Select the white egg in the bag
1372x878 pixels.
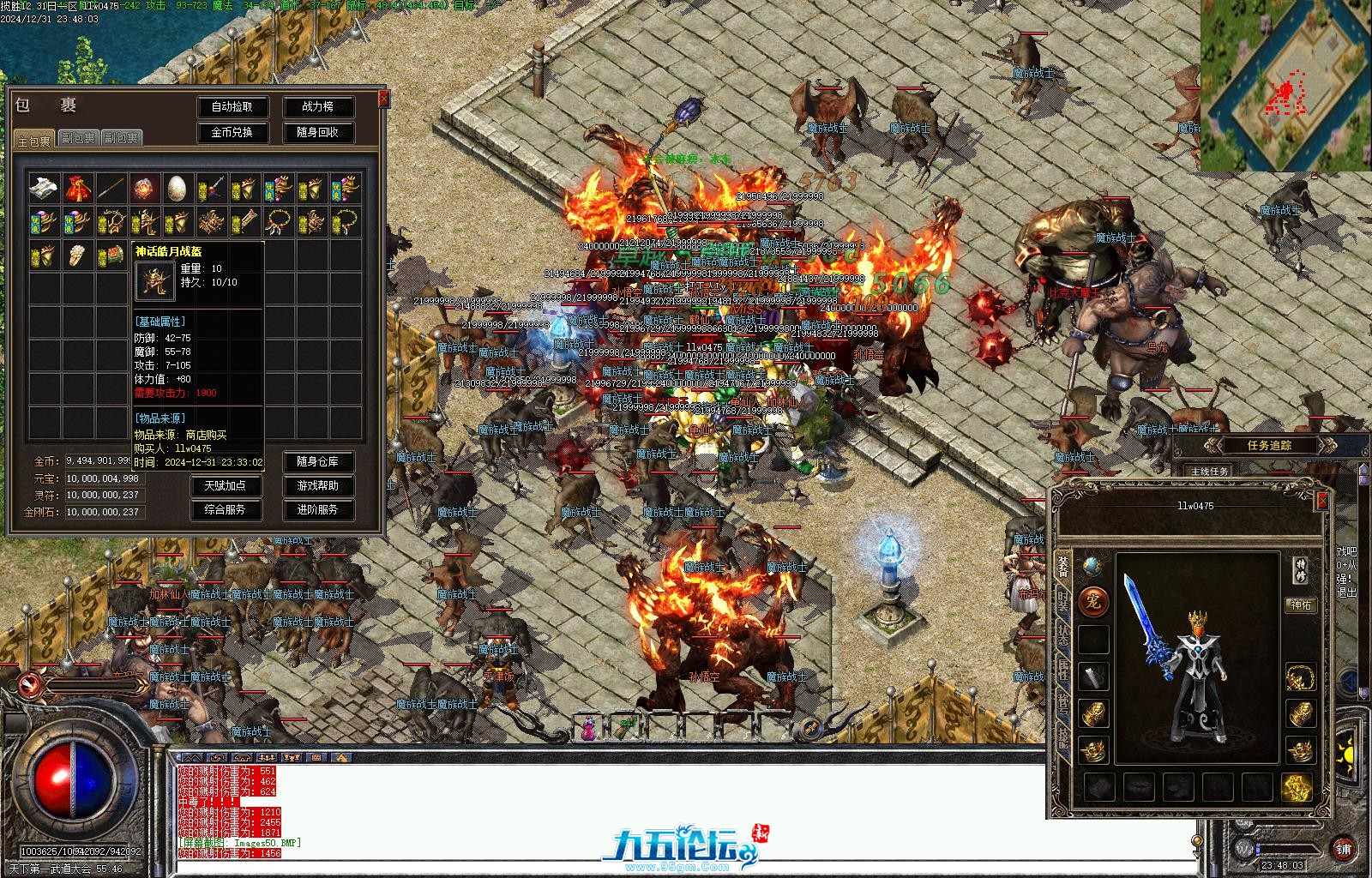point(178,188)
